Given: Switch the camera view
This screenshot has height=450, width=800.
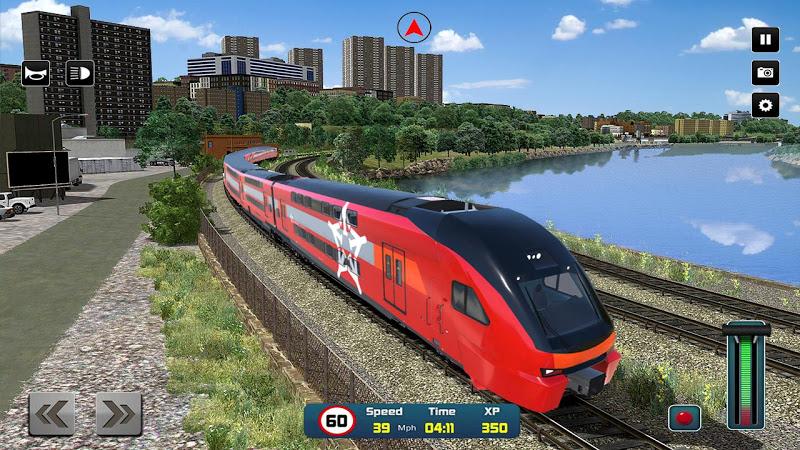Looking at the screenshot, I should pos(765,73).
